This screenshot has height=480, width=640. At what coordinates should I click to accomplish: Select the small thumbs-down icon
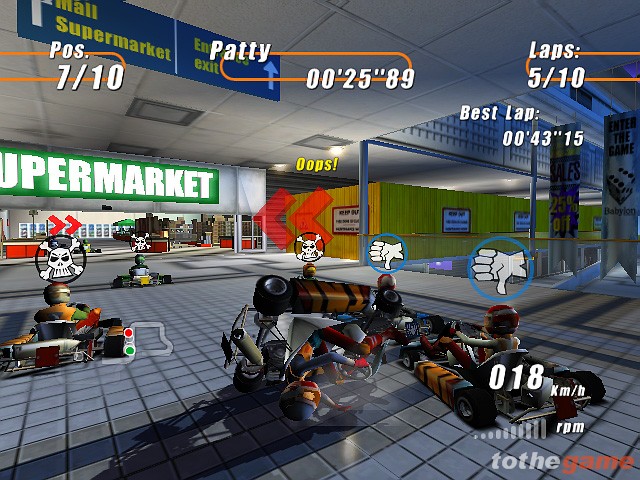click(x=385, y=251)
